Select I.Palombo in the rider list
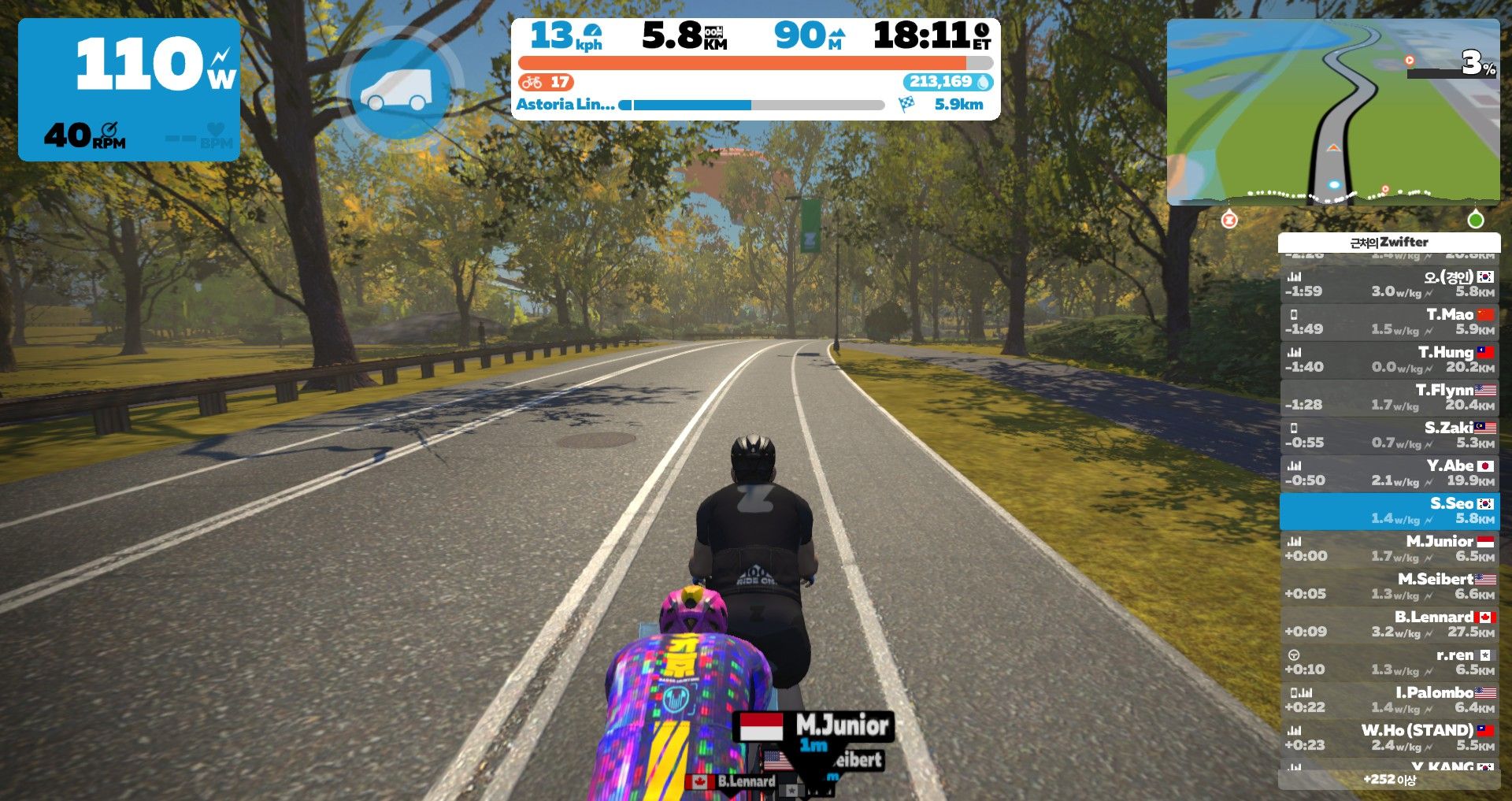 pyautogui.click(x=1389, y=699)
